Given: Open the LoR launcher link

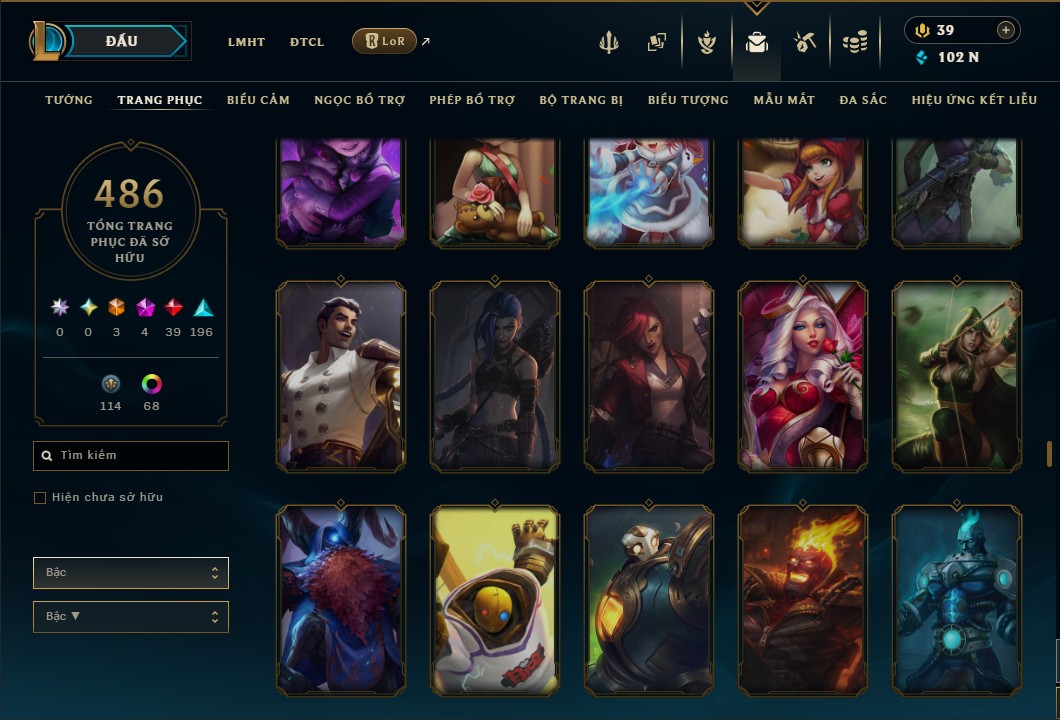Looking at the screenshot, I should click(385, 41).
